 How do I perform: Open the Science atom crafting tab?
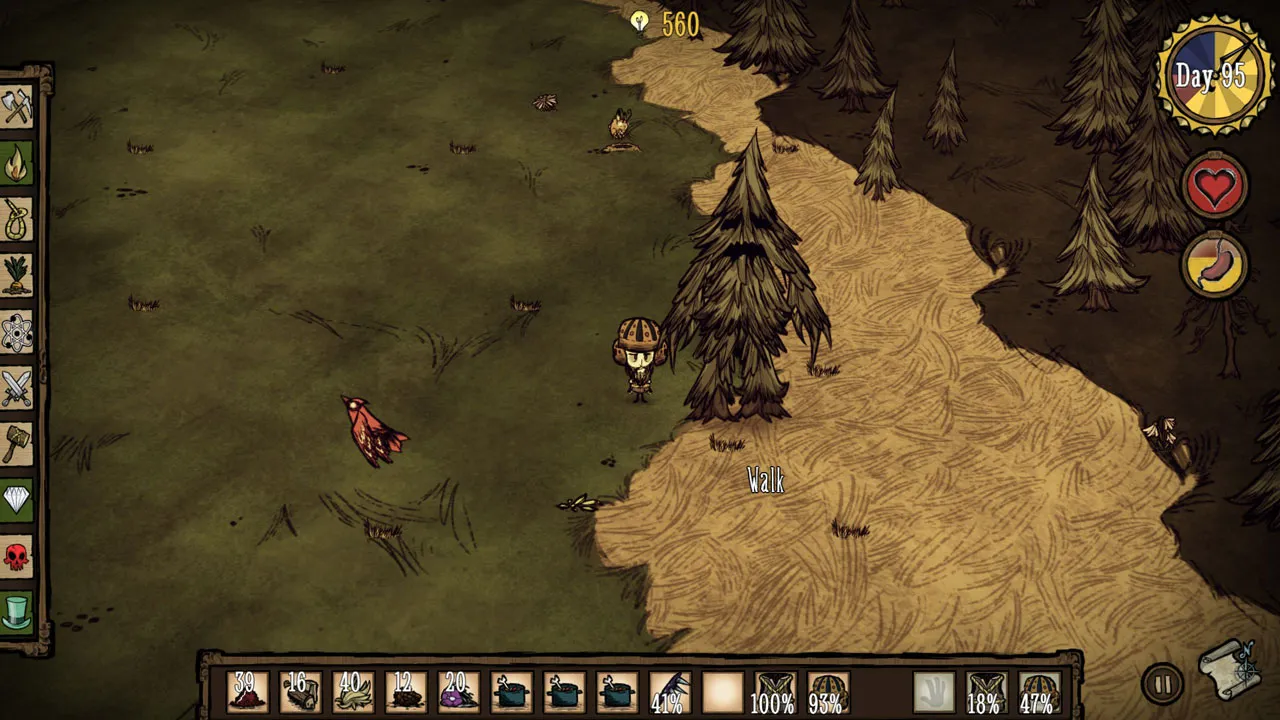17,332
